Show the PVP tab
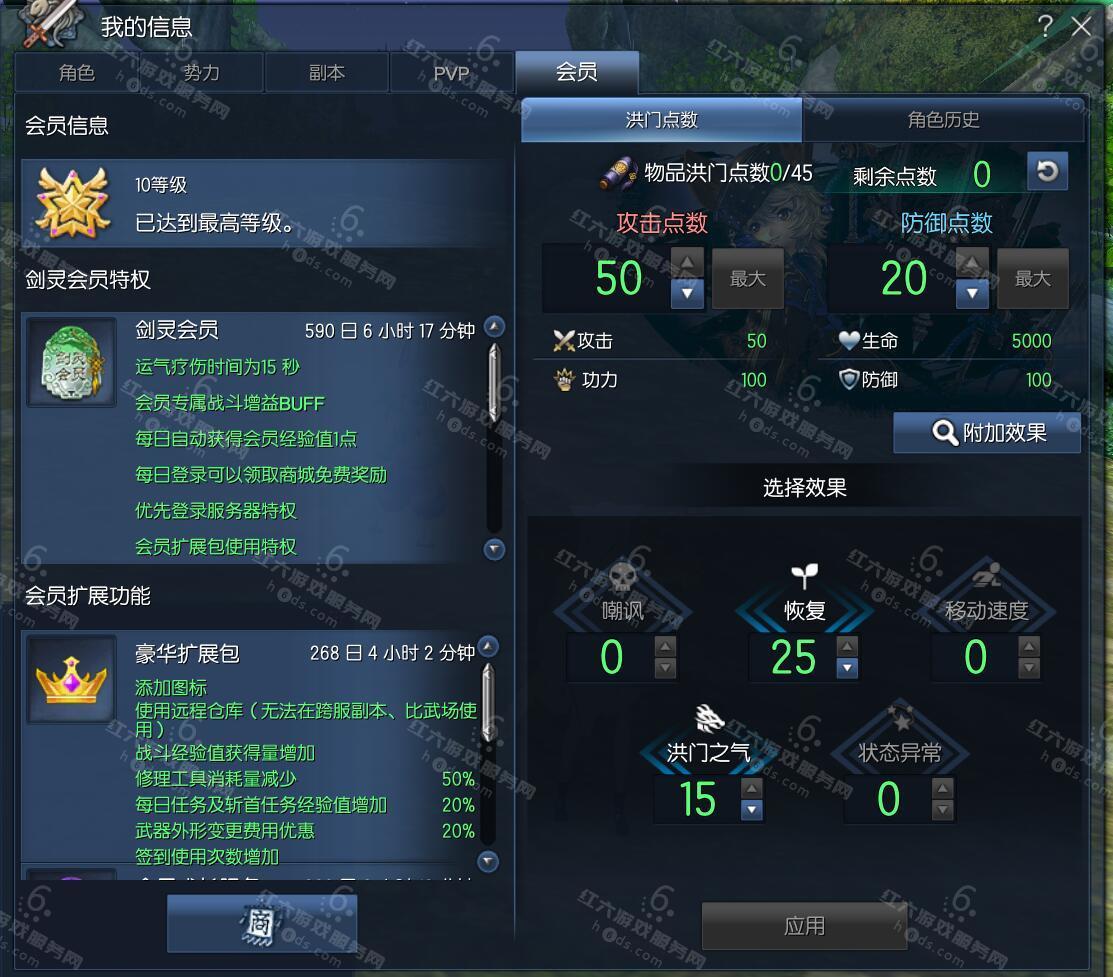Image resolution: width=1113 pixels, height=977 pixels. 451,73
